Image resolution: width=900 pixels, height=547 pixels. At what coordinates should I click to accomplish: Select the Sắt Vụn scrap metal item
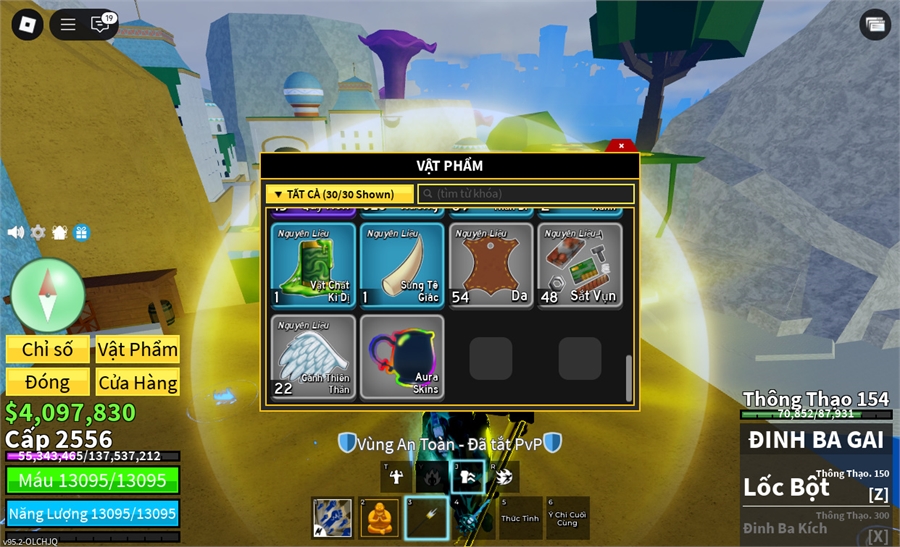click(x=580, y=265)
